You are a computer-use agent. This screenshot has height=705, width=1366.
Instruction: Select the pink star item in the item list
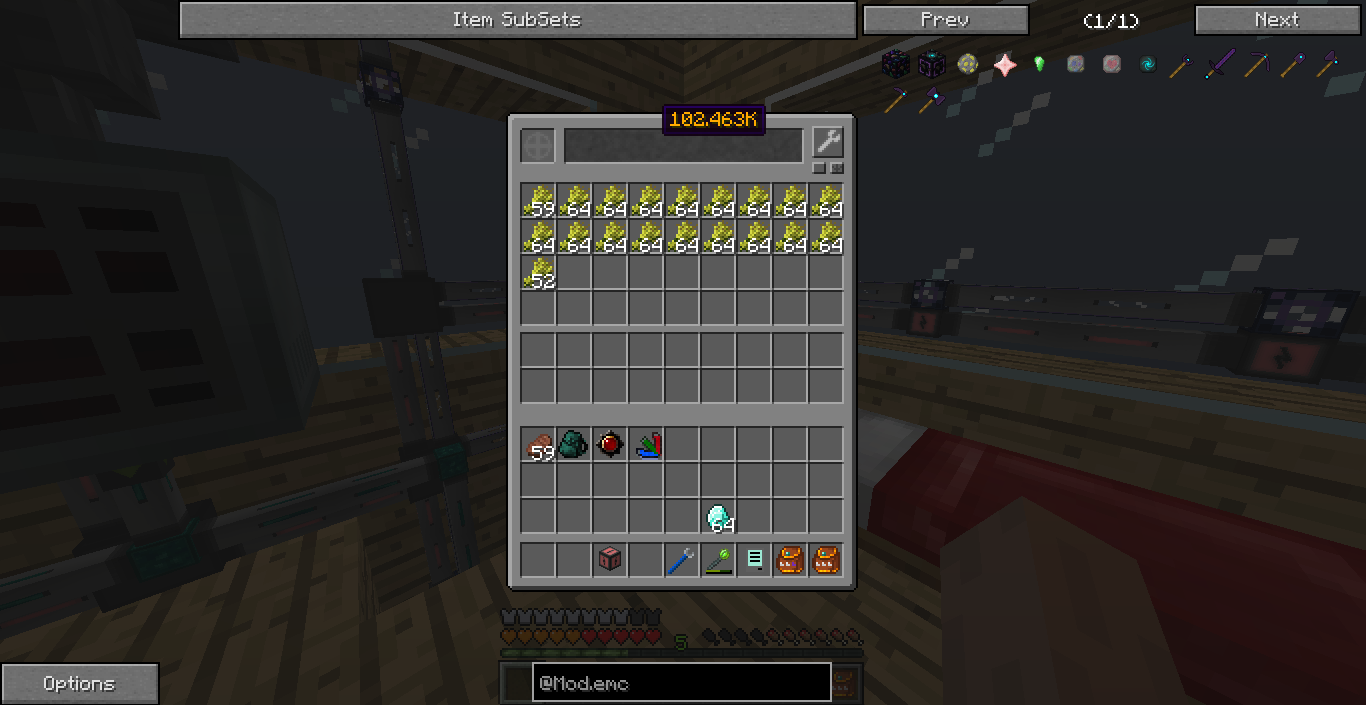(x=1004, y=65)
